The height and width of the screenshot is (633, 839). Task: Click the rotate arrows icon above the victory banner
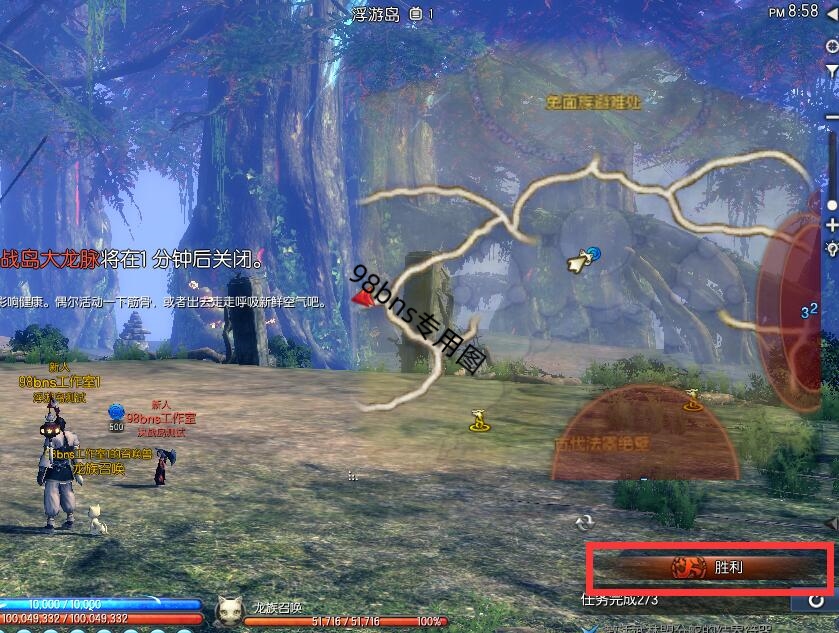pos(584,522)
